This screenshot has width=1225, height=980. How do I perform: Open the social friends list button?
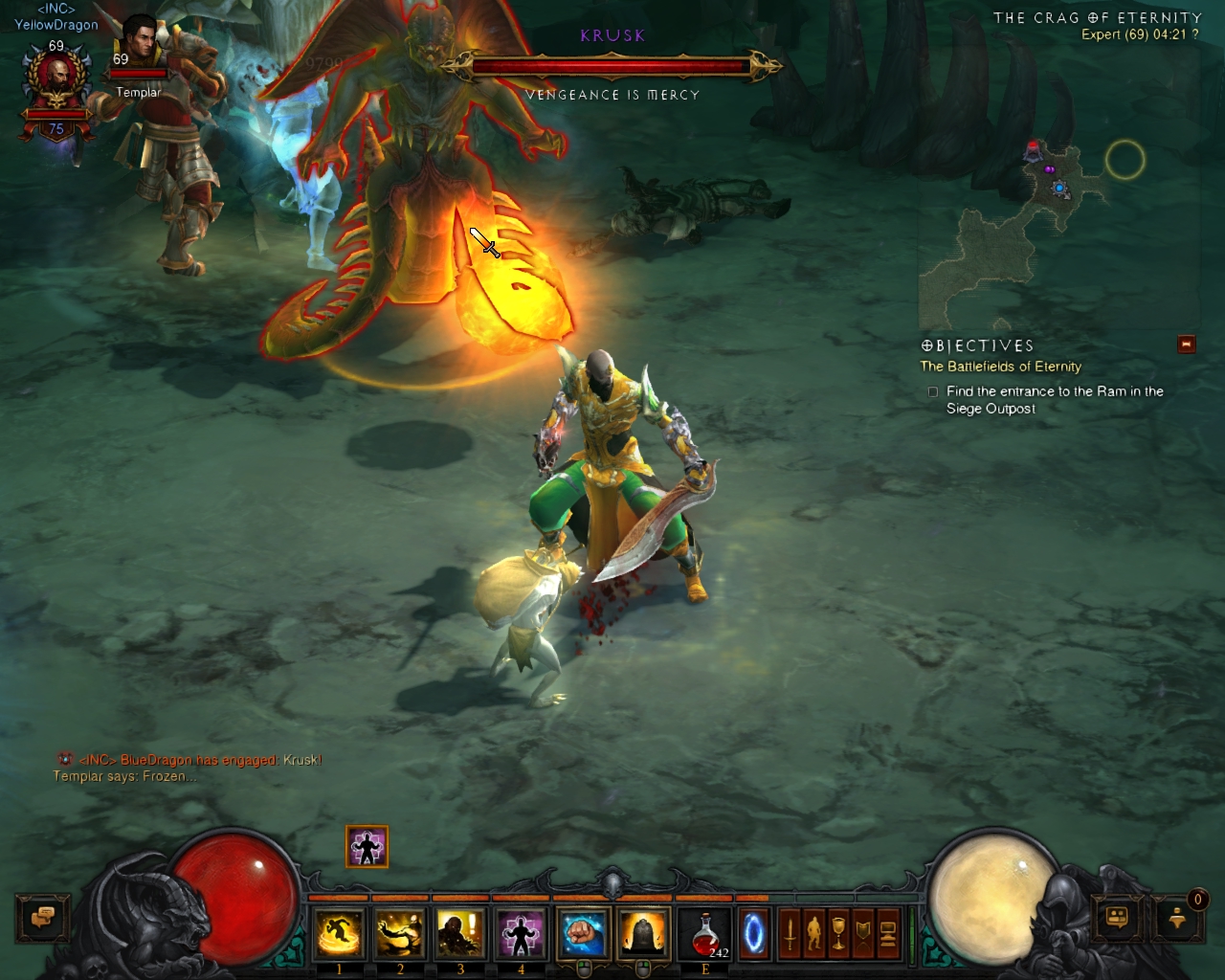(x=1117, y=919)
